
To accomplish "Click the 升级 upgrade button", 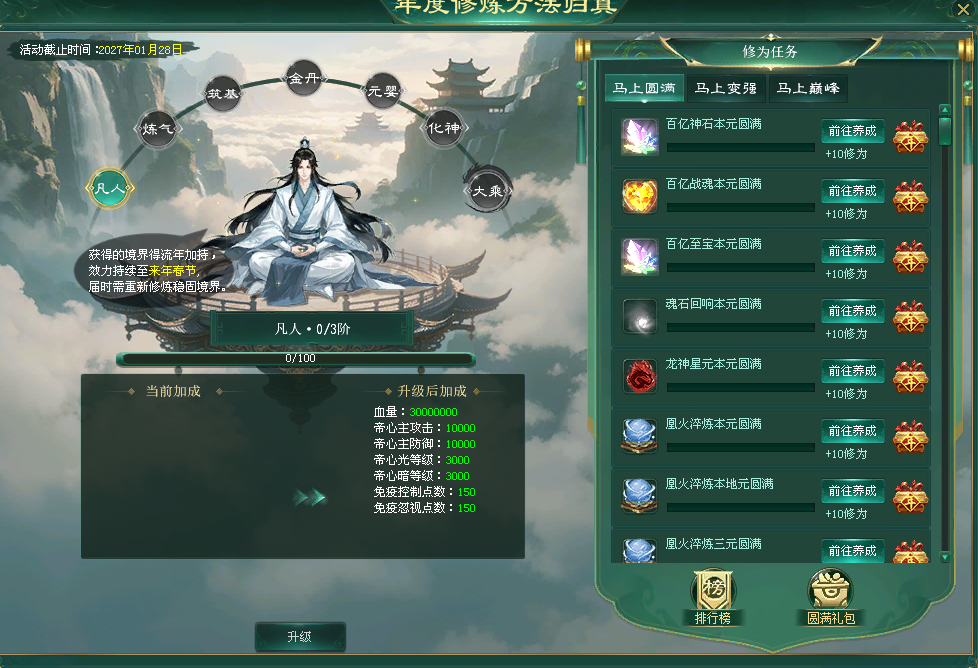I will click(x=300, y=637).
